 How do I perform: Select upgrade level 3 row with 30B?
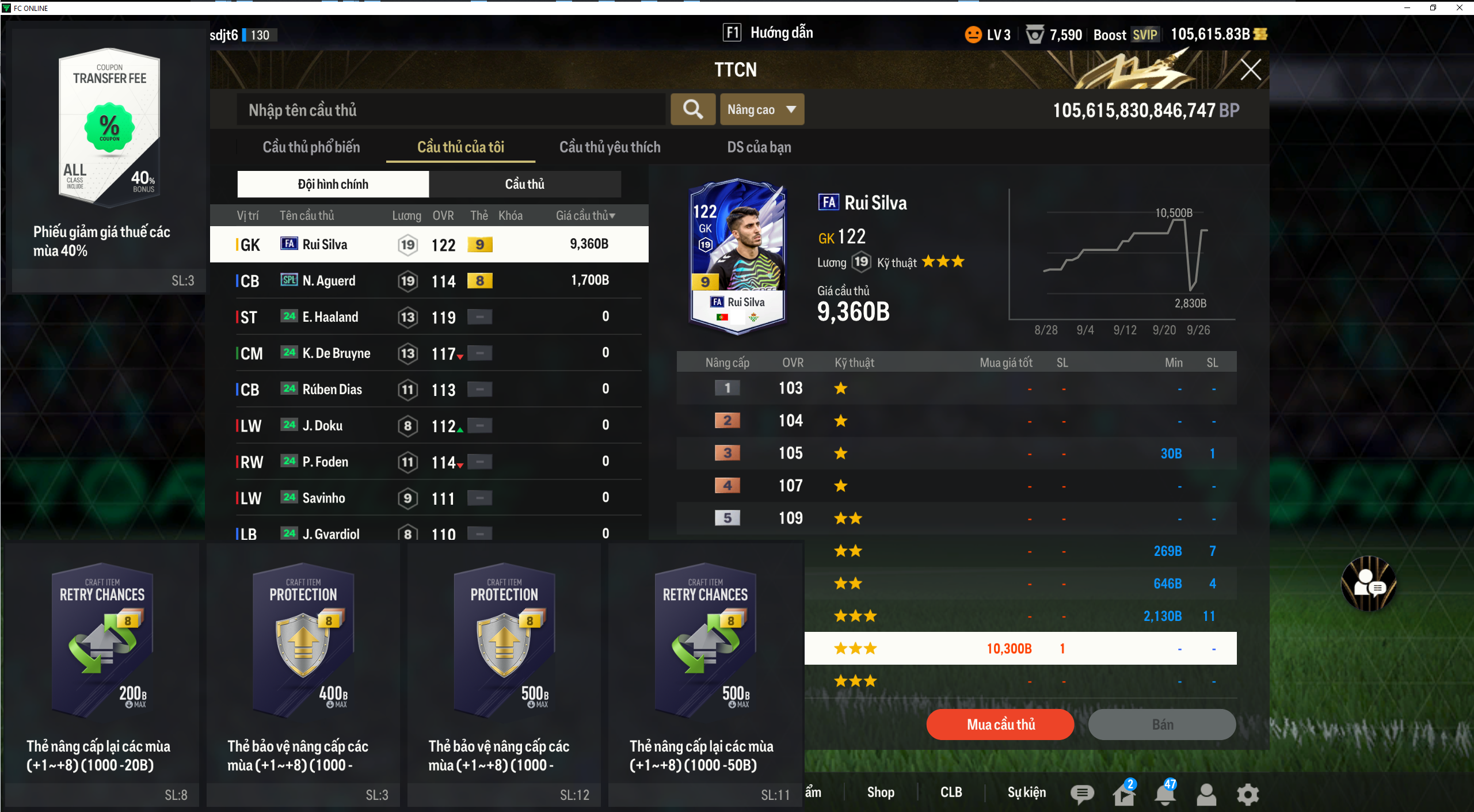click(956, 453)
